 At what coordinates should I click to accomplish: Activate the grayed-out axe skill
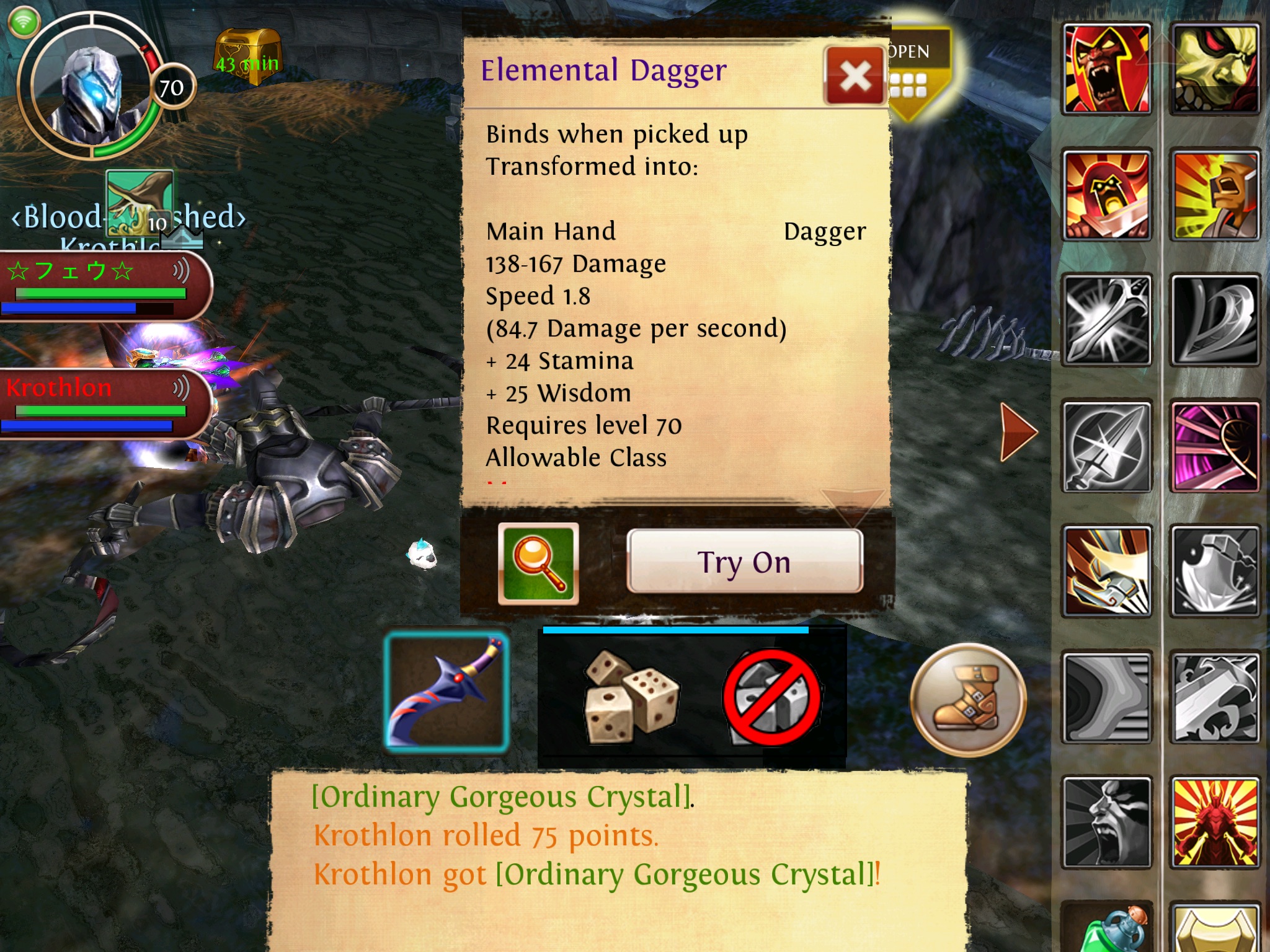point(1215,571)
